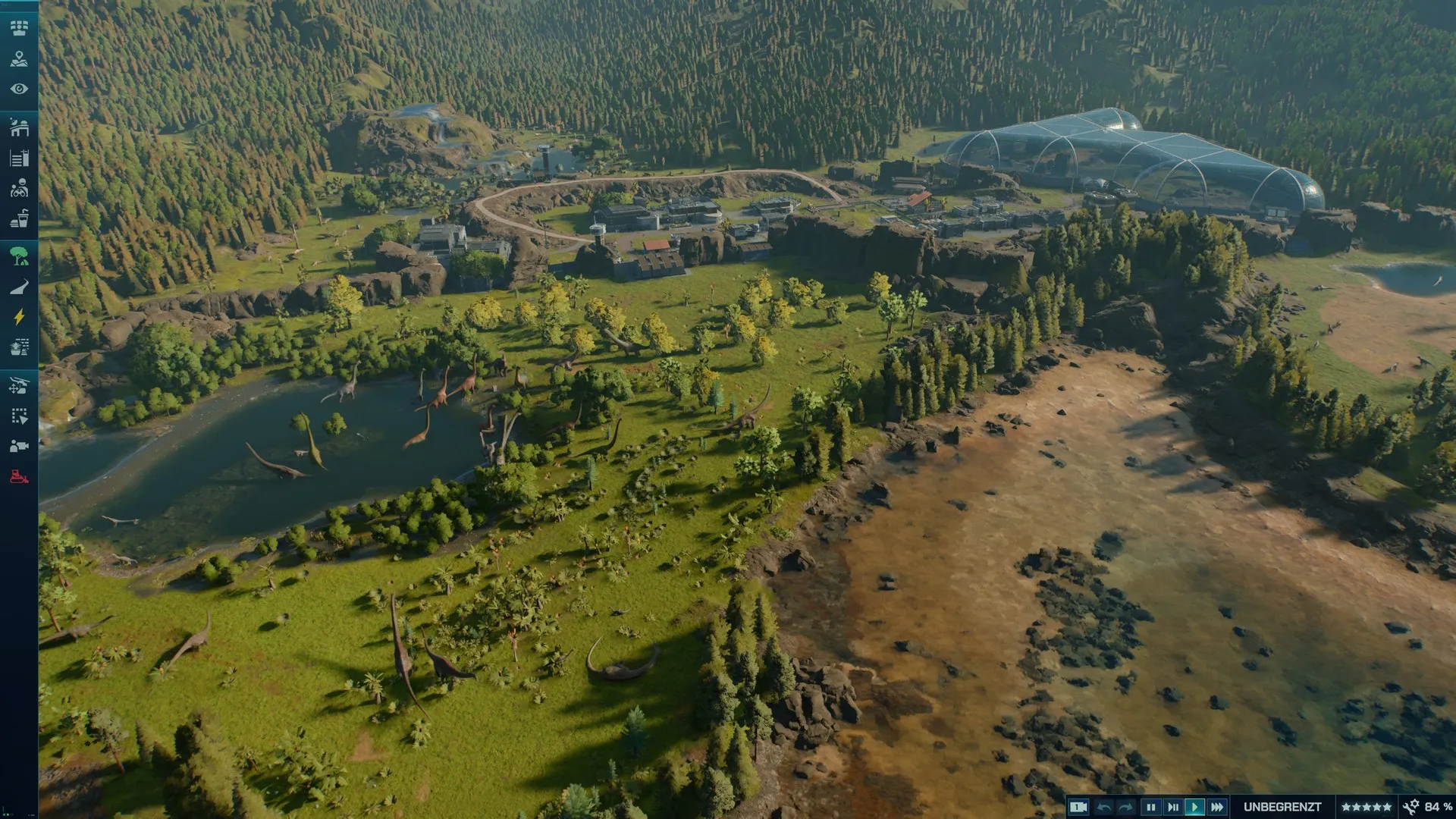The image size is (1456, 819).
Task: Toggle the eye visibility views
Action: [19, 89]
